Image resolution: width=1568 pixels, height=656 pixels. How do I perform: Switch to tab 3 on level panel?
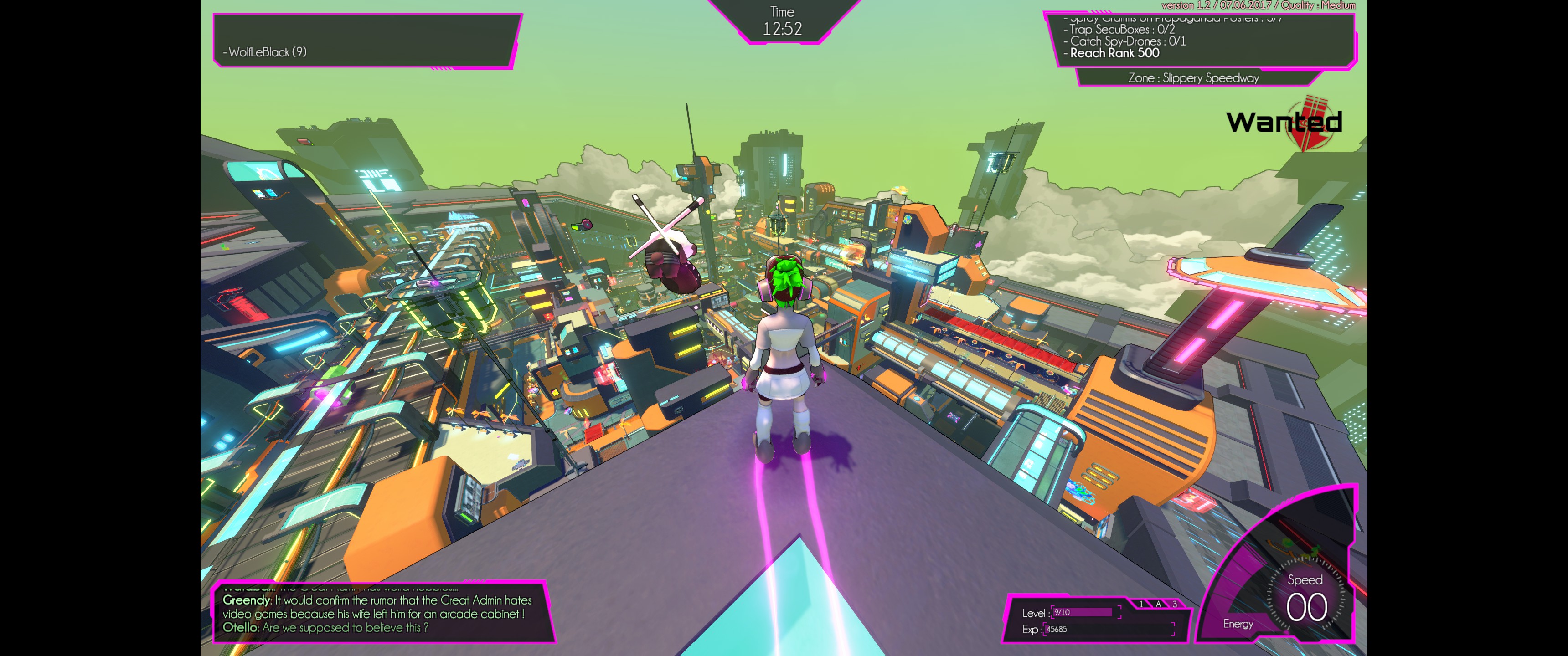point(1175,604)
